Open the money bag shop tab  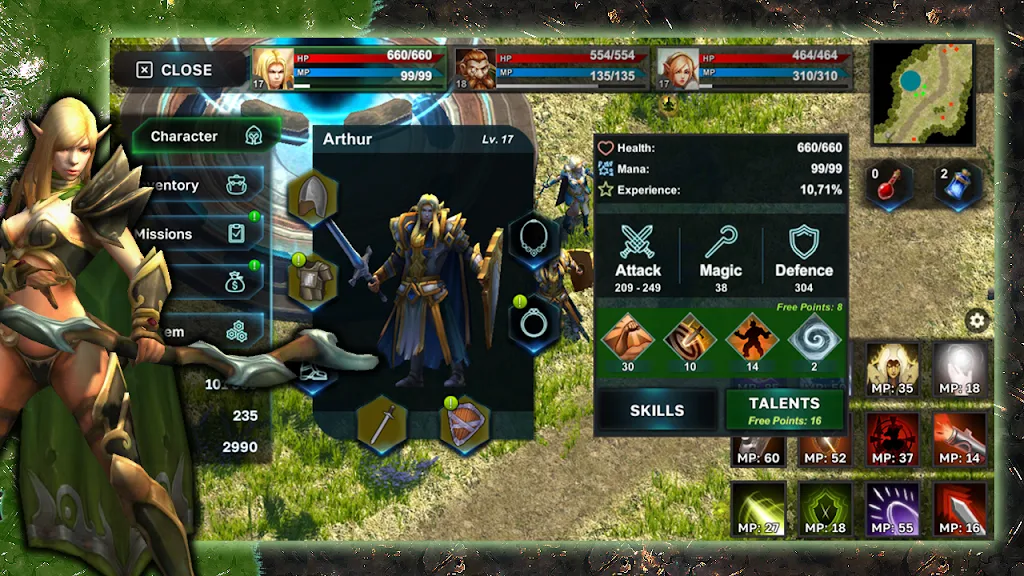(237, 283)
